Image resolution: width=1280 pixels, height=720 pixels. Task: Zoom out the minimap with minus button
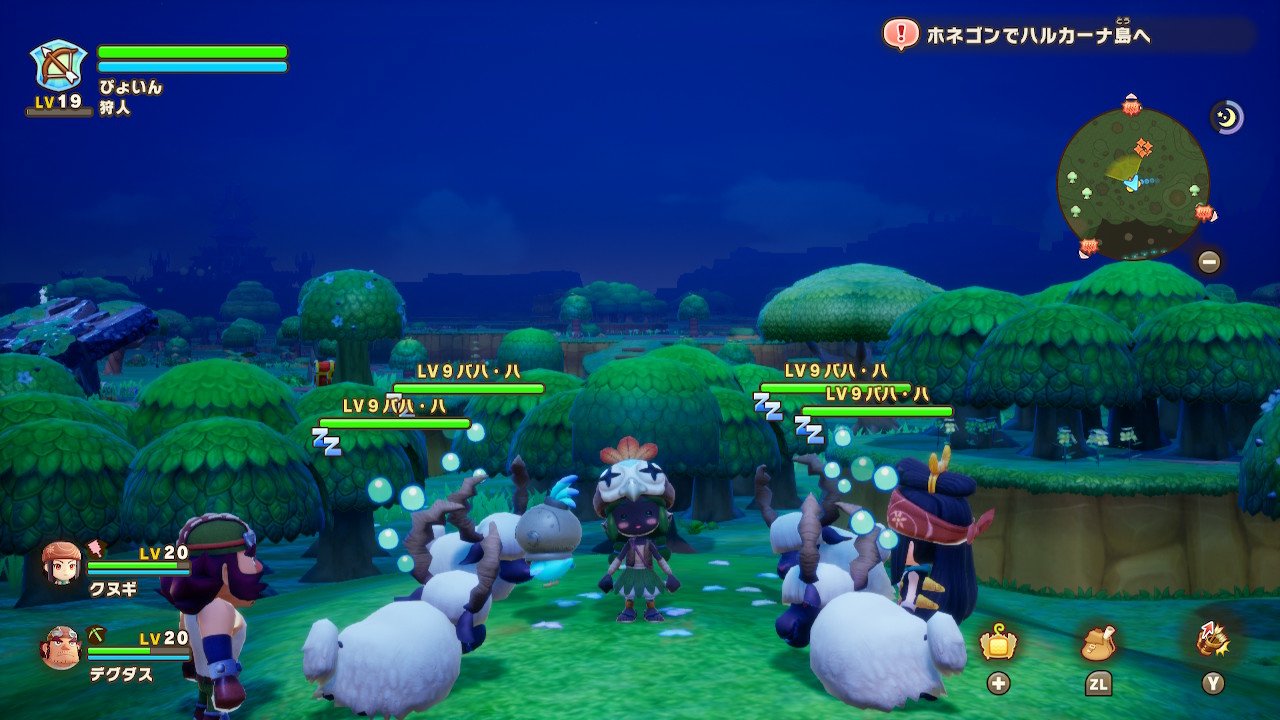click(x=1209, y=262)
